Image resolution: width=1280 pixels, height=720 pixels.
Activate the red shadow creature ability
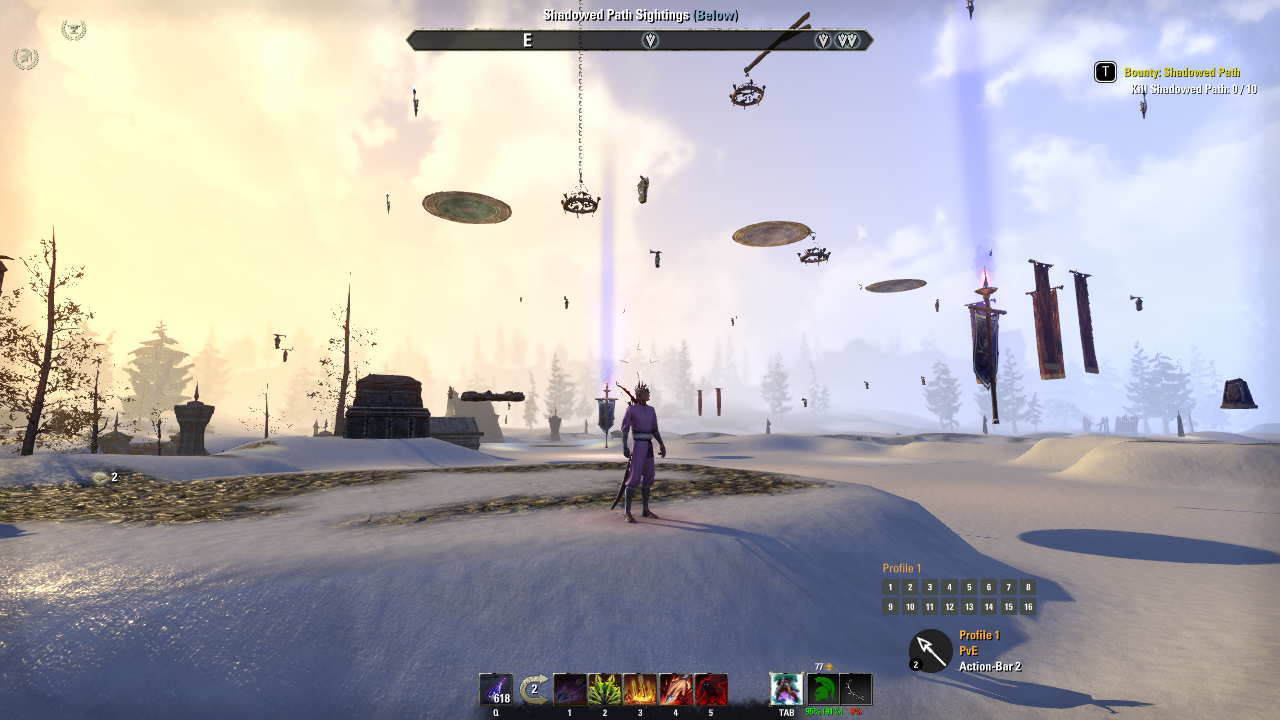click(711, 689)
